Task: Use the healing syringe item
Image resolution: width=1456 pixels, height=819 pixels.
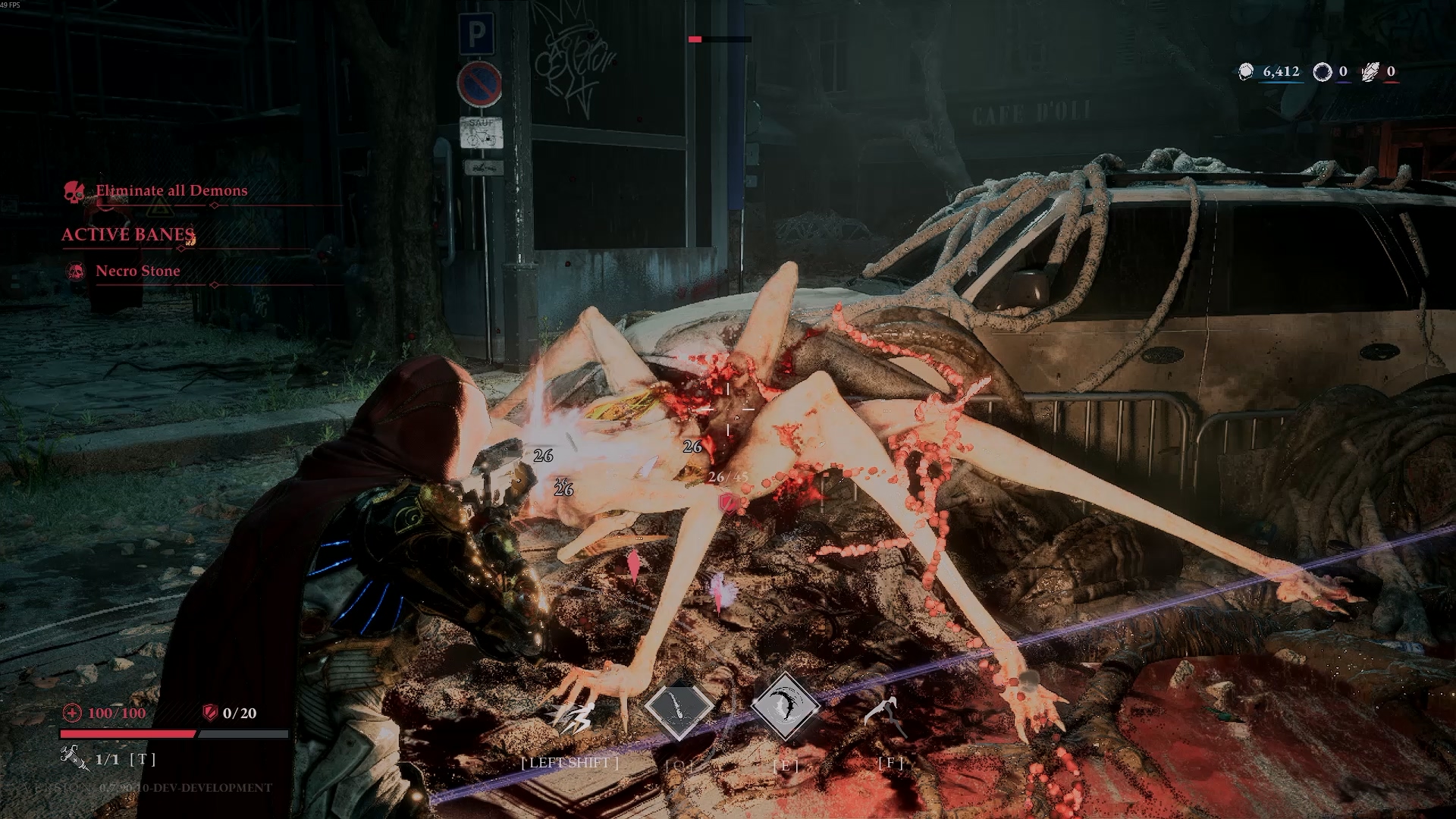Action: click(x=74, y=758)
